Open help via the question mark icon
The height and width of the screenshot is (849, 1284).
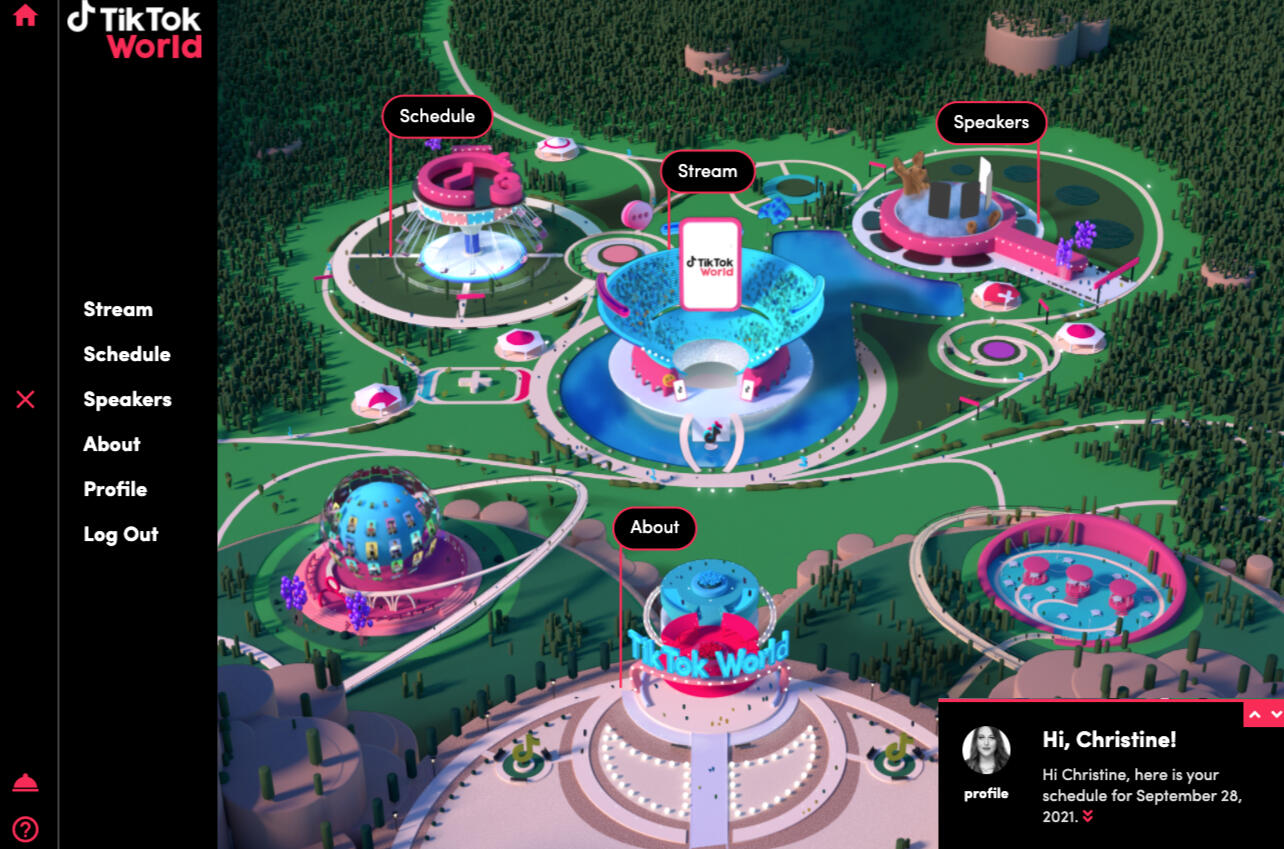tap(24, 827)
